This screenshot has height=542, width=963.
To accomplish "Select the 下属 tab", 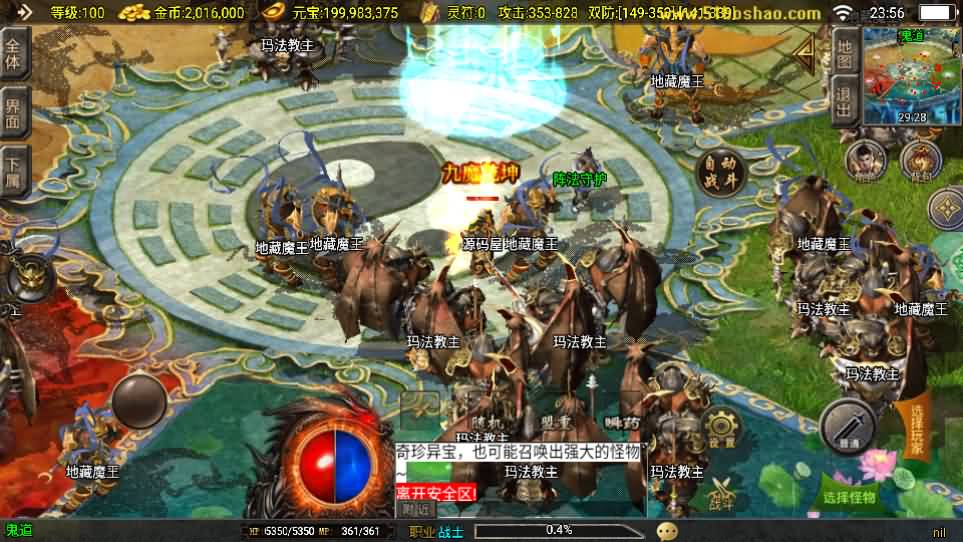I will tap(15, 169).
